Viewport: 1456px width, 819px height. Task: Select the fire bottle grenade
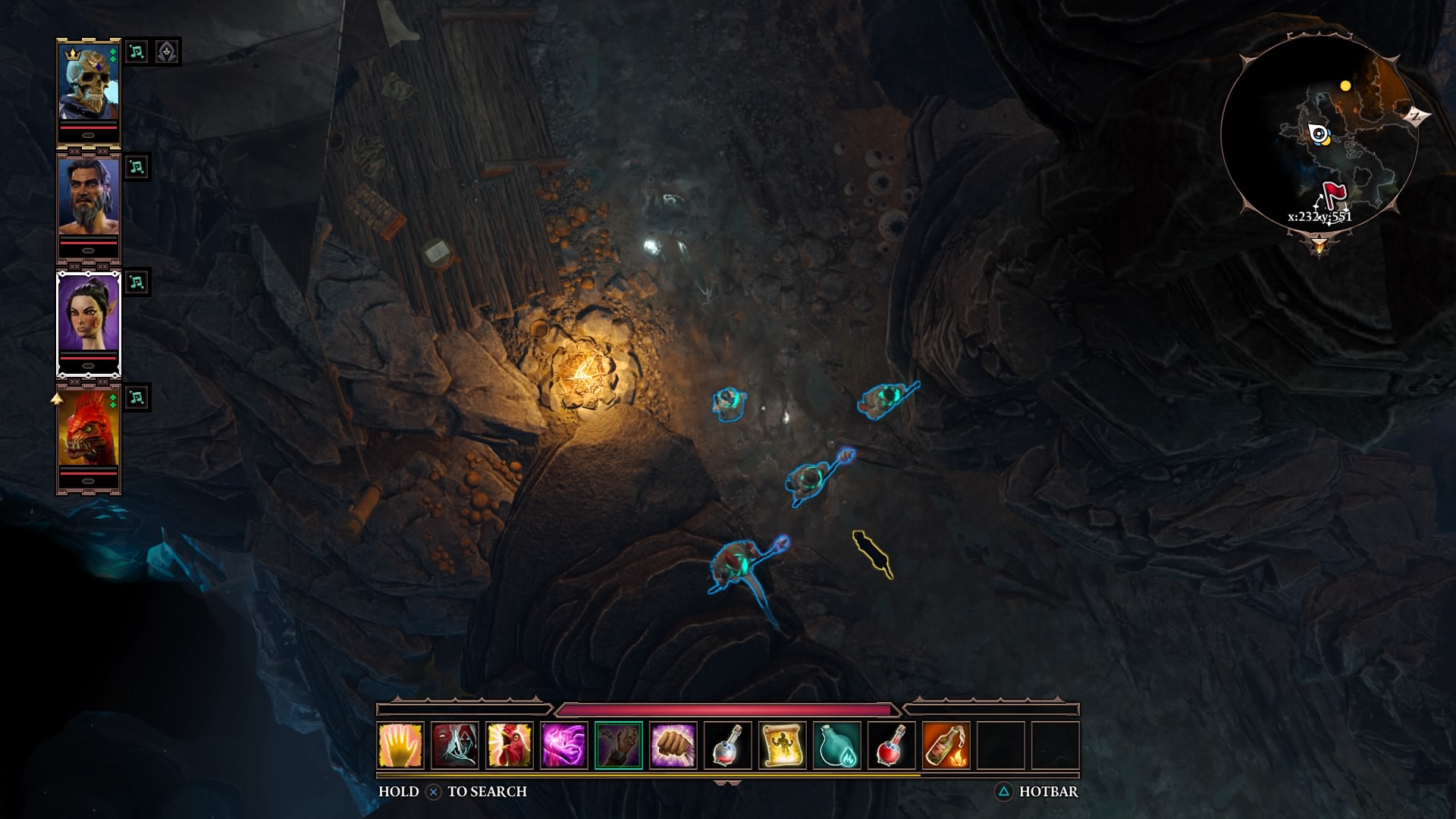(946, 745)
